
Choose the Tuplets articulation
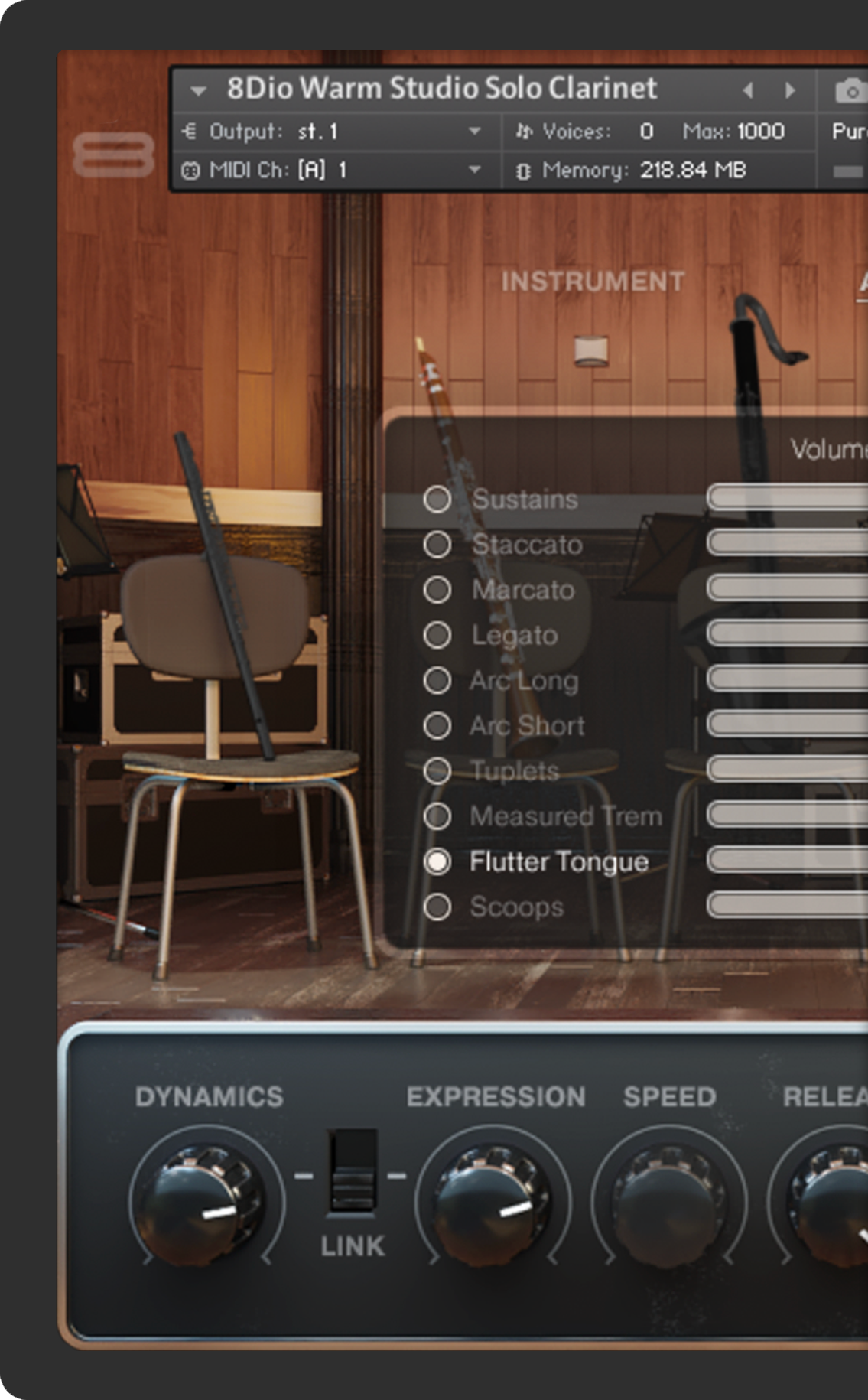click(437, 770)
